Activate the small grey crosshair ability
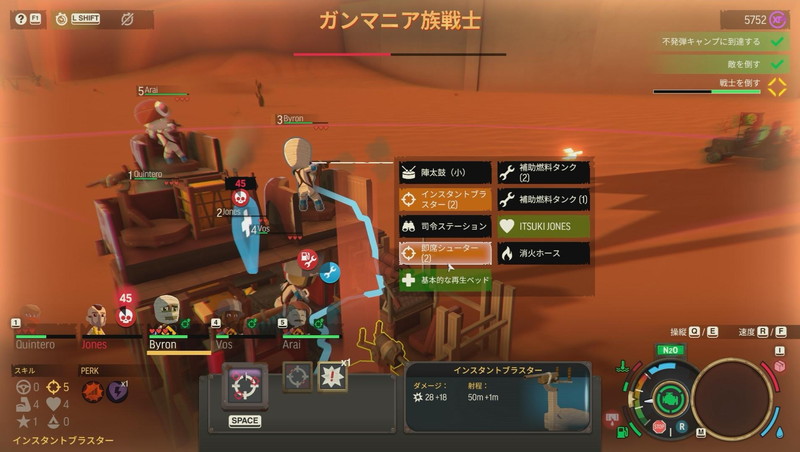 pos(297,376)
